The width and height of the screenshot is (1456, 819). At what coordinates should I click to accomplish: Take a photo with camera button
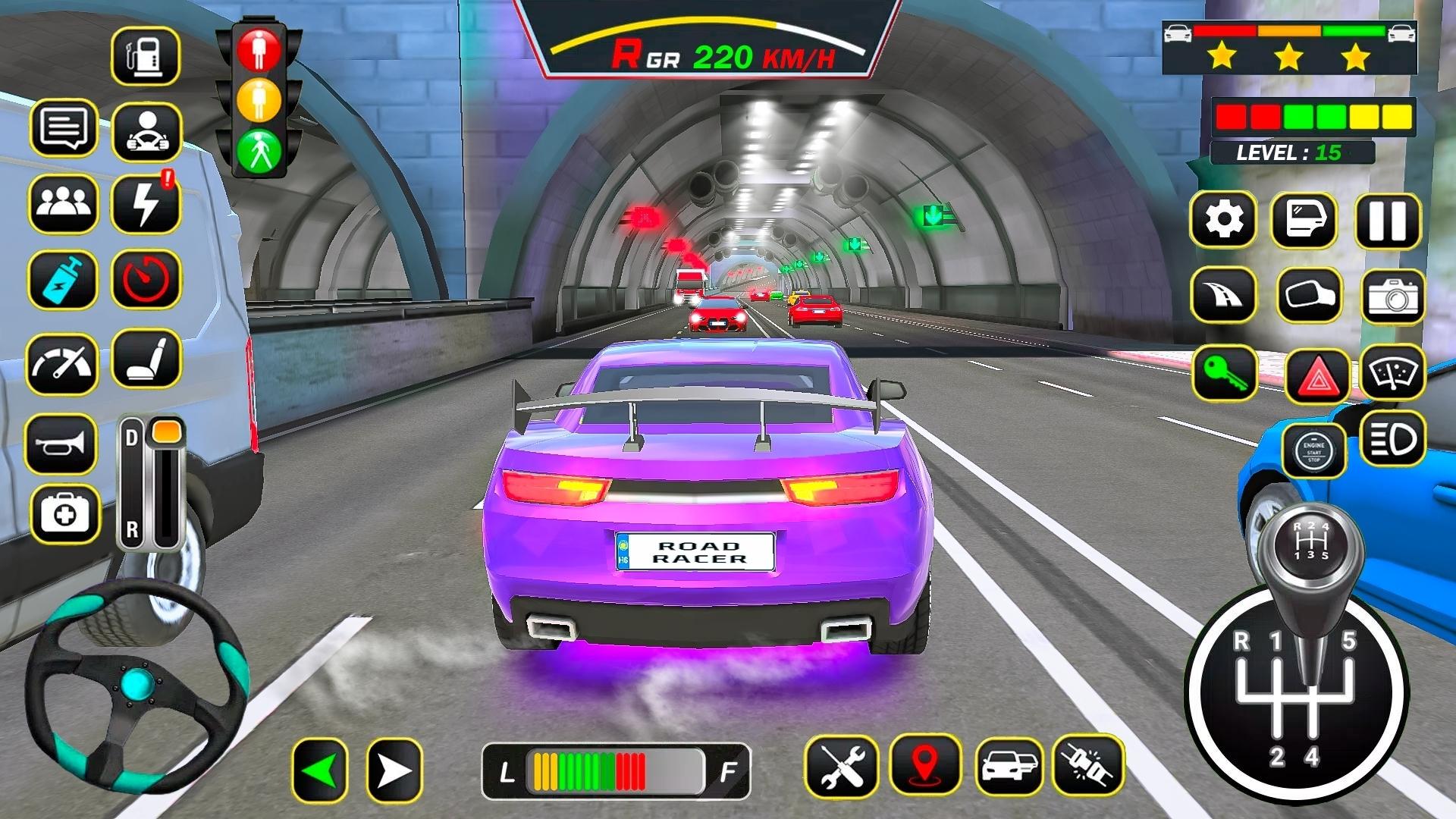(x=1393, y=297)
